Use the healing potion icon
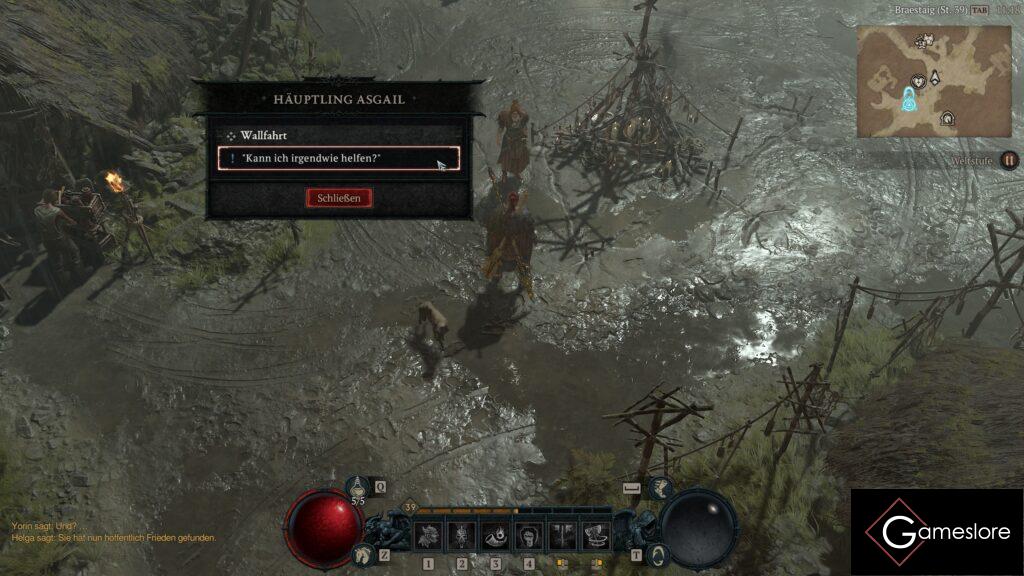 [x=358, y=487]
